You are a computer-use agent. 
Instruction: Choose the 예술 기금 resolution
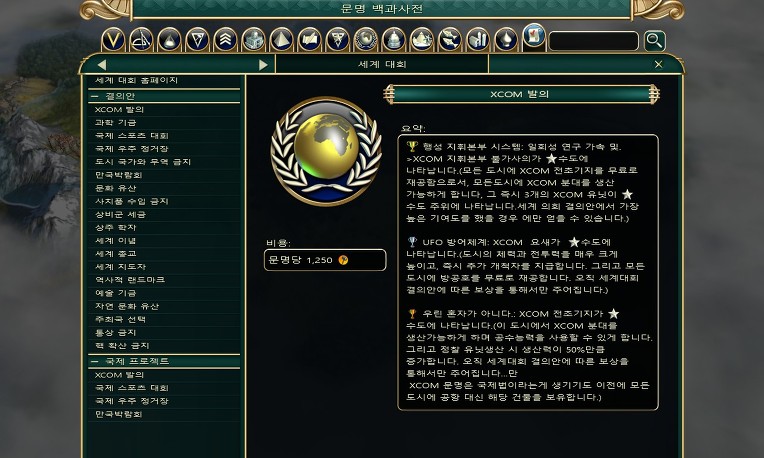(x=117, y=293)
